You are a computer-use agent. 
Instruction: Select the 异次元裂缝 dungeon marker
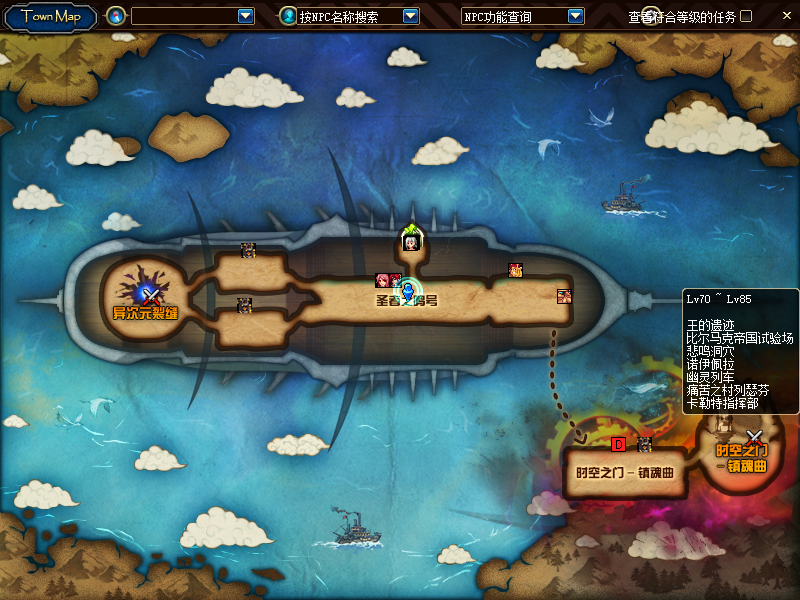click(145, 296)
